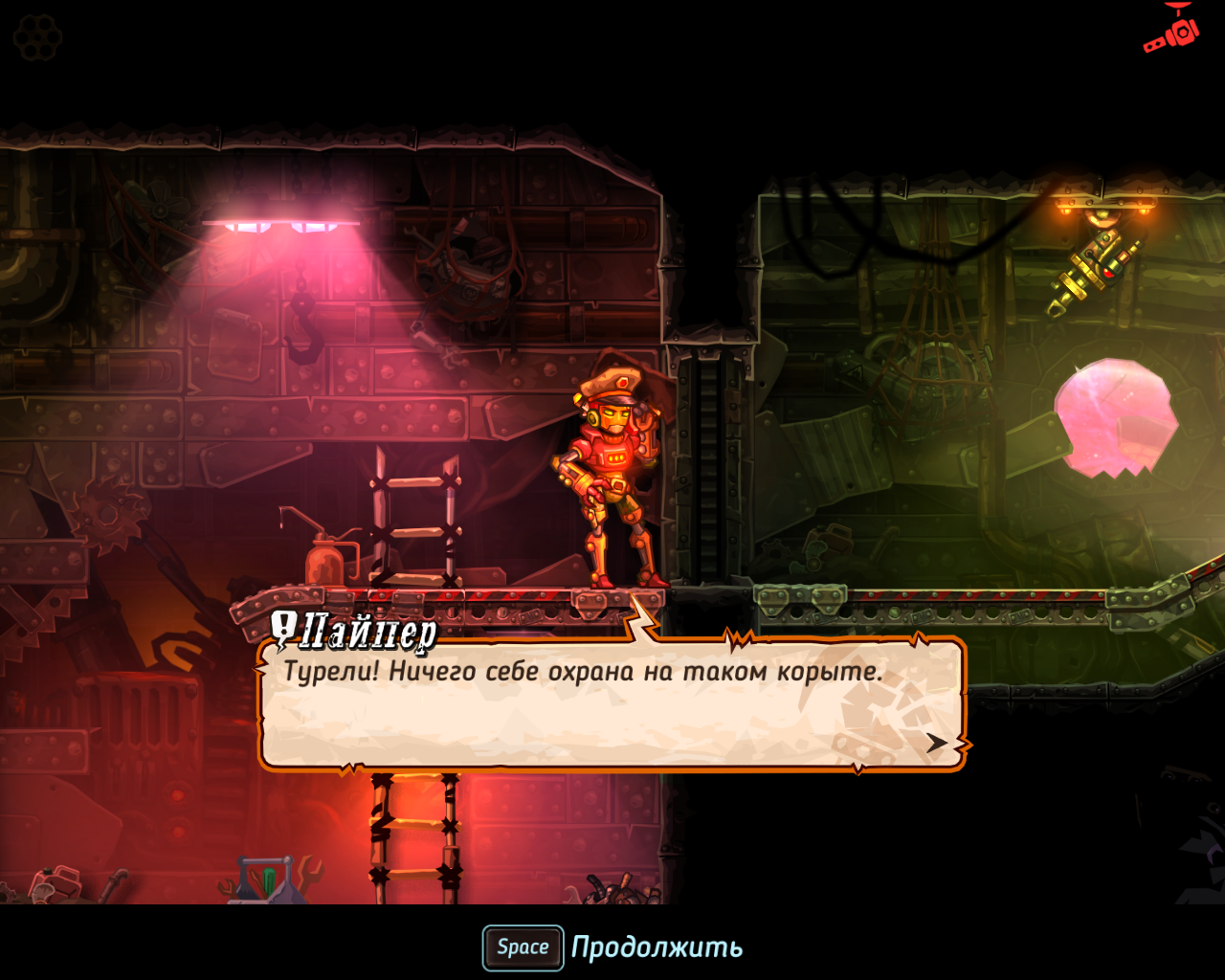Image resolution: width=1225 pixels, height=980 pixels.
Task: Click the Space key indicator at the bottom
Action: tap(522, 947)
